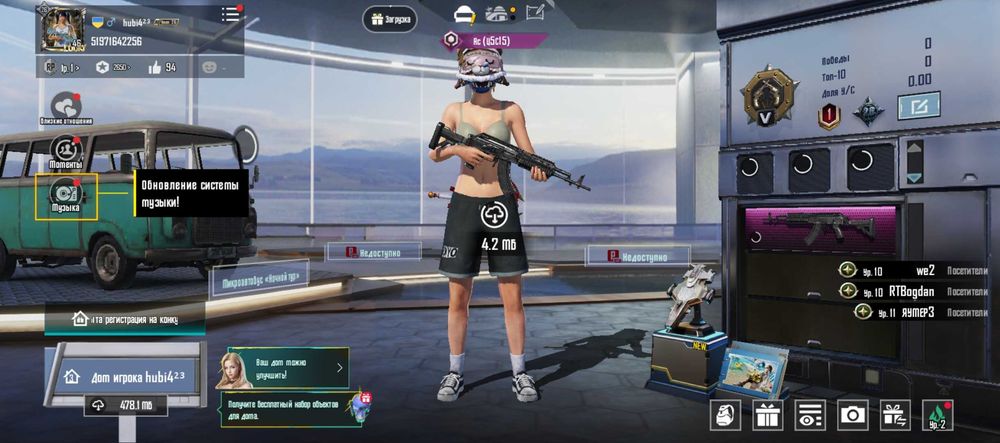Viewport: 1000px width, 443px height.
Task: Open the home registration contest banner
Action: coord(125,318)
